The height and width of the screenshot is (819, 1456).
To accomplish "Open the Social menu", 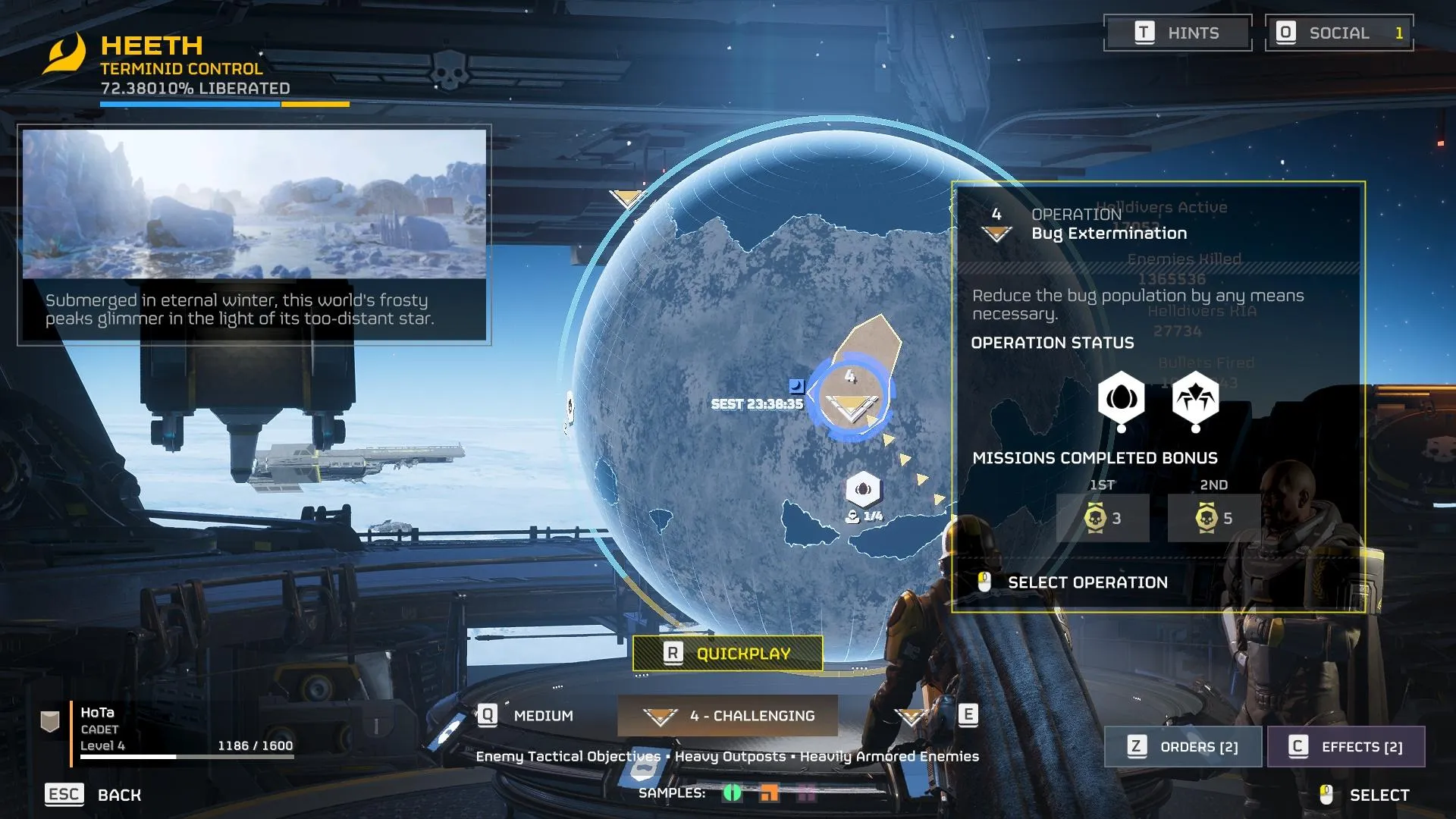I will (x=1338, y=33).
